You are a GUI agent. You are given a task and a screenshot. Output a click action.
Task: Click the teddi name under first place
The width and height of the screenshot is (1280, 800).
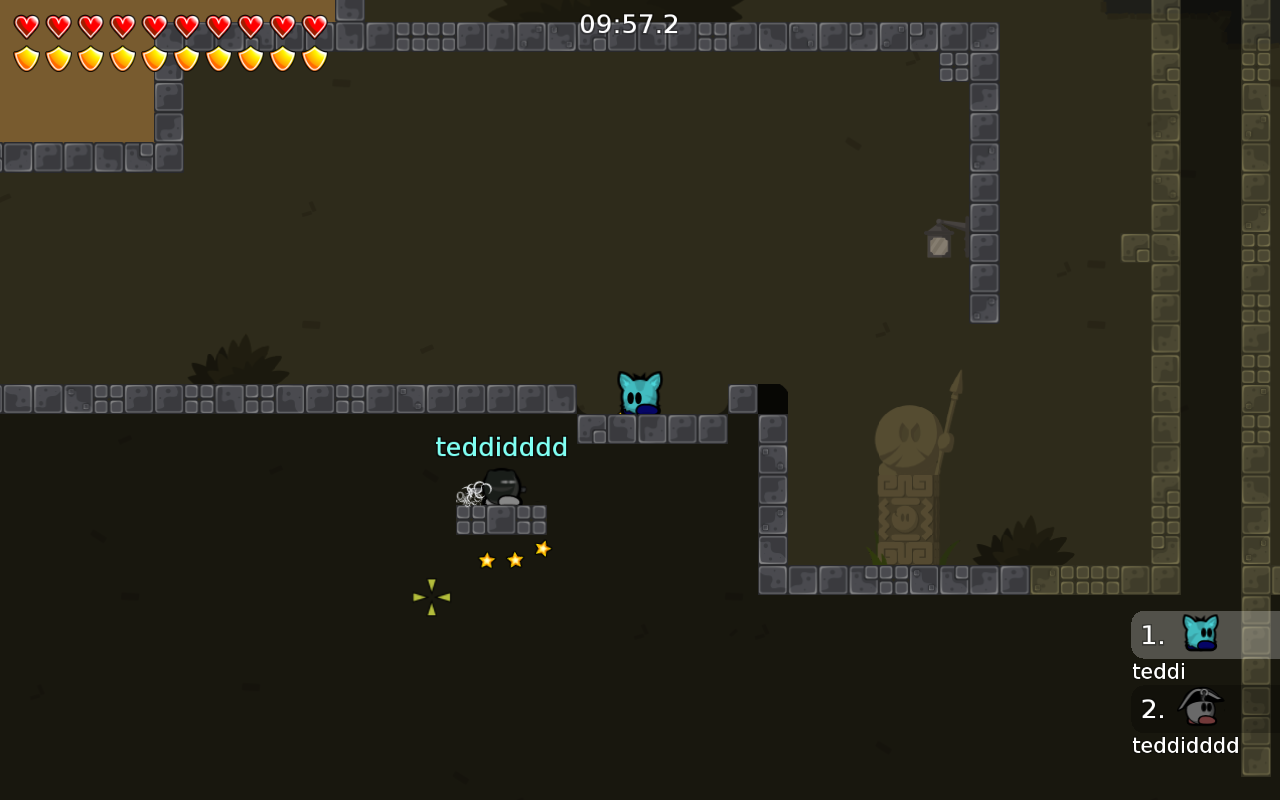1157,671
